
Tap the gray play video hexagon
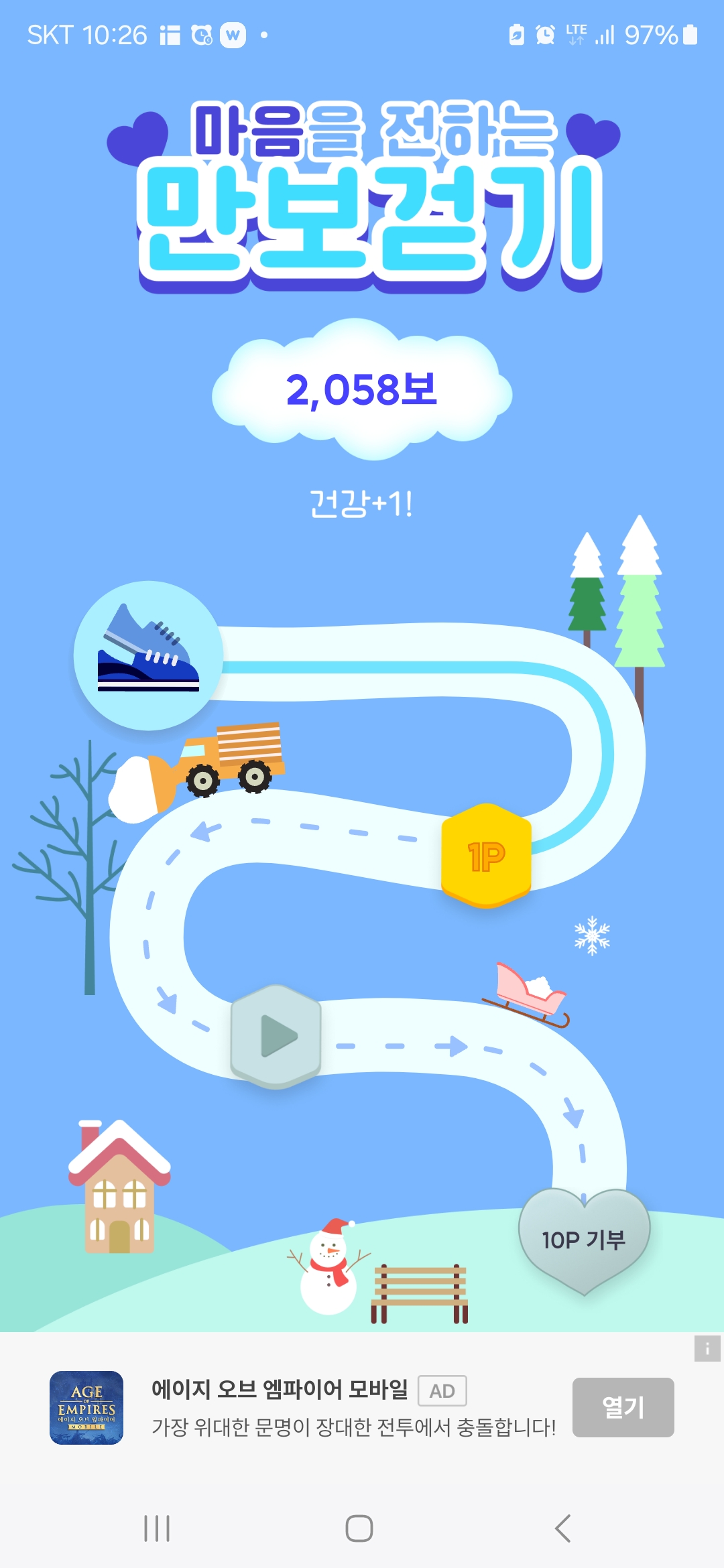[x=276, y=1036]
